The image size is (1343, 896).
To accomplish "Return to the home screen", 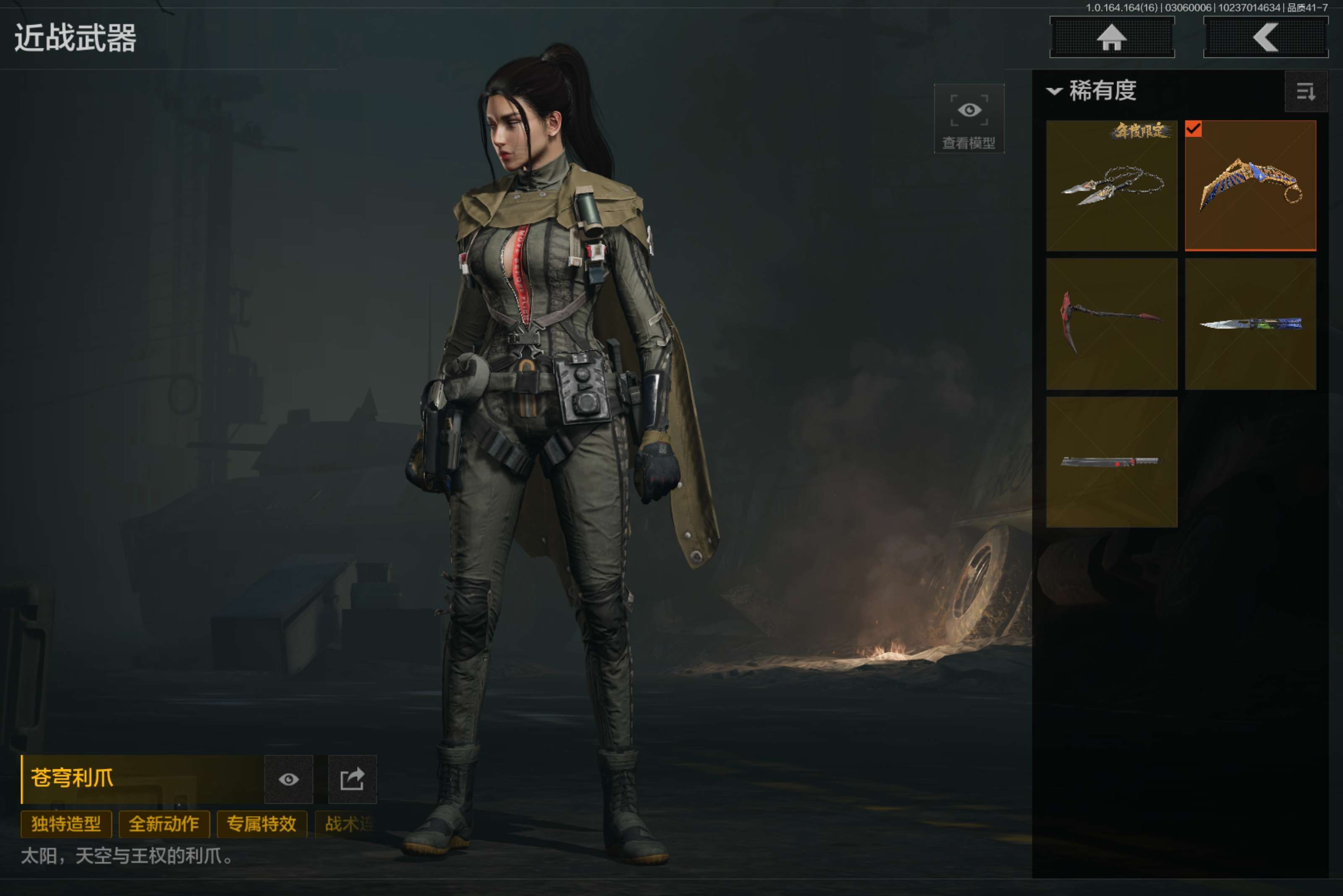I will pyautogui.click(x=1111, y=38).
